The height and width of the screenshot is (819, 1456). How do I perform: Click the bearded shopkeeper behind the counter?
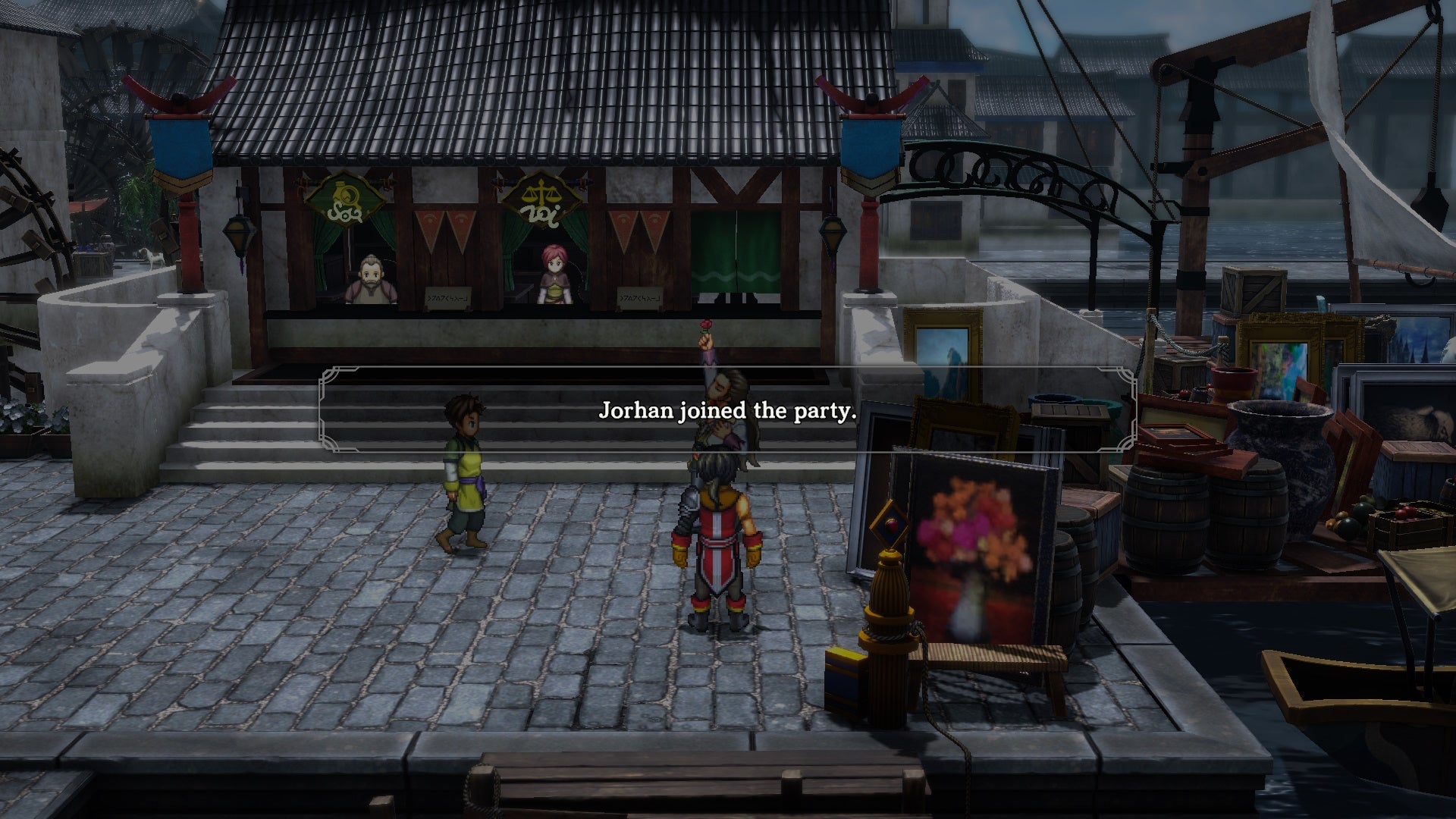pos(372,281)
